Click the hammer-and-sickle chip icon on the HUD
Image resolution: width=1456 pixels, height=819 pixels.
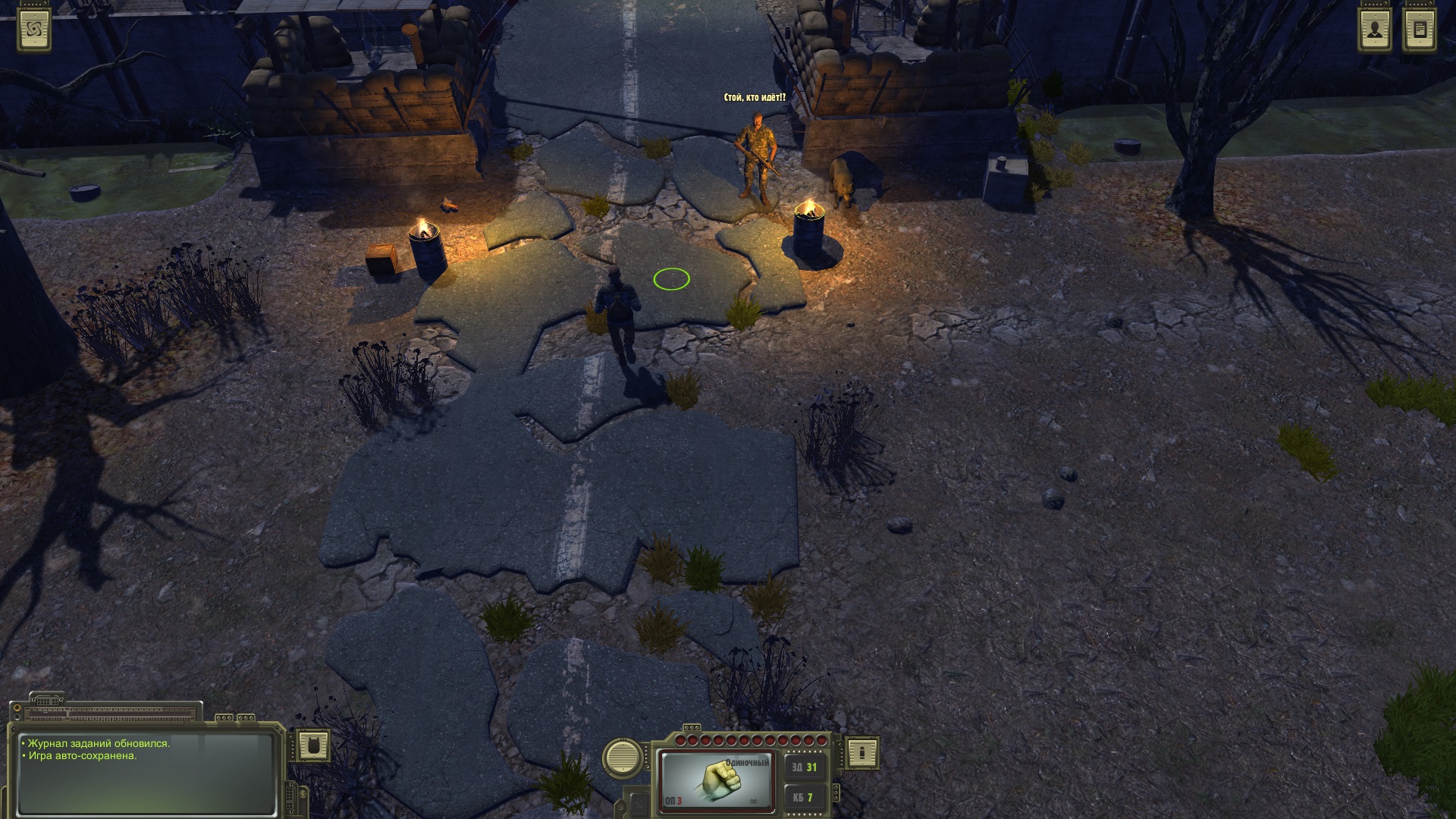[639, 805]
